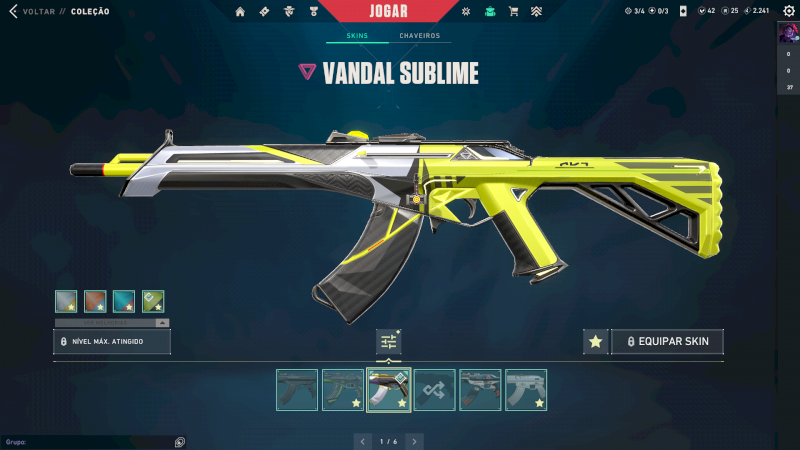Choose the orange red color variant
This screenshot has width=800, height=450.
coord(95,301)
